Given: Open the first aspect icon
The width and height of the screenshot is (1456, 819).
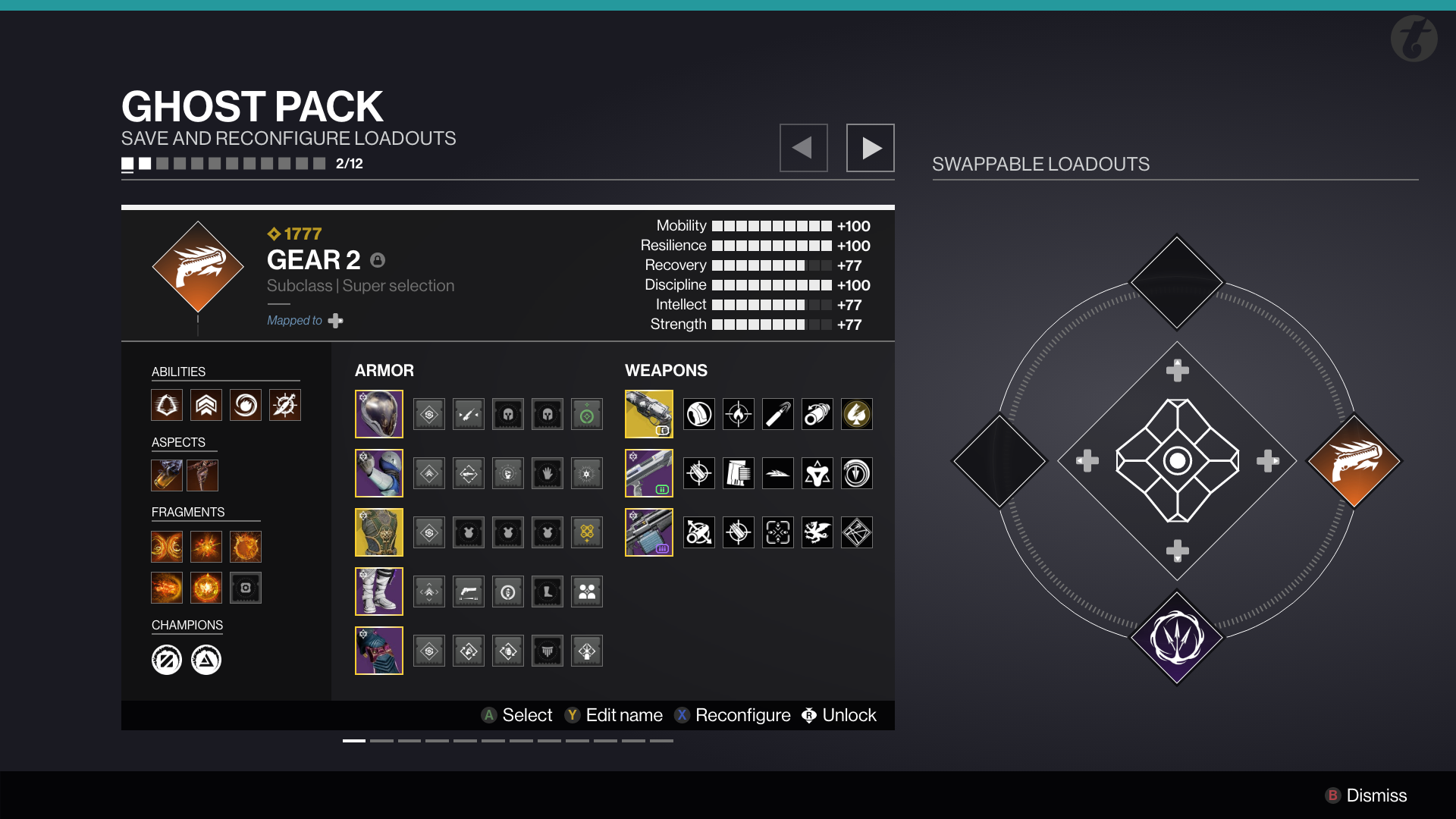Looking at the screenshot, I should point(167,475).
